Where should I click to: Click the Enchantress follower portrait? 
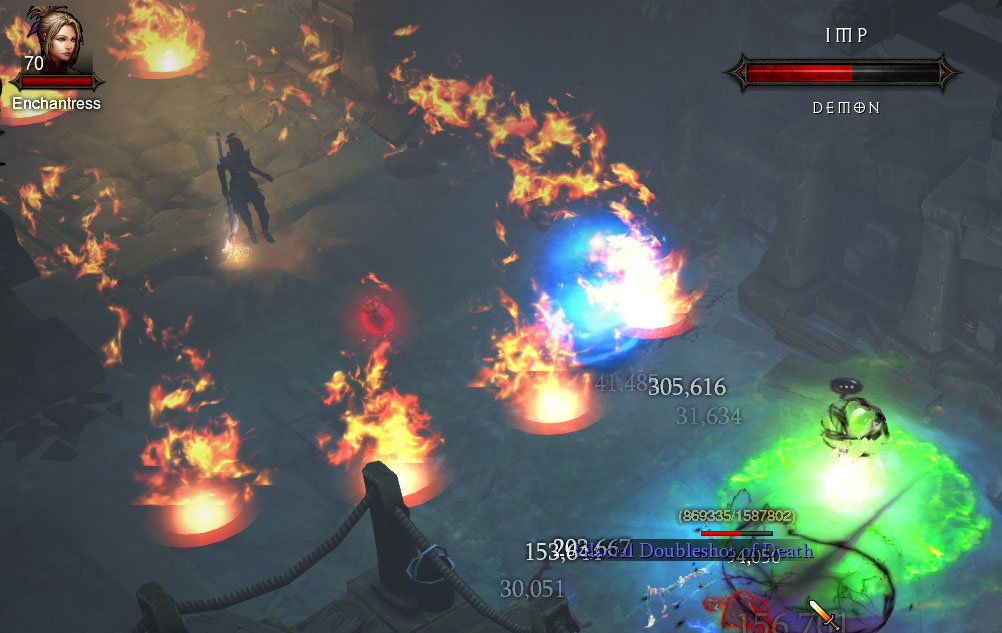[x=55, y=41]
